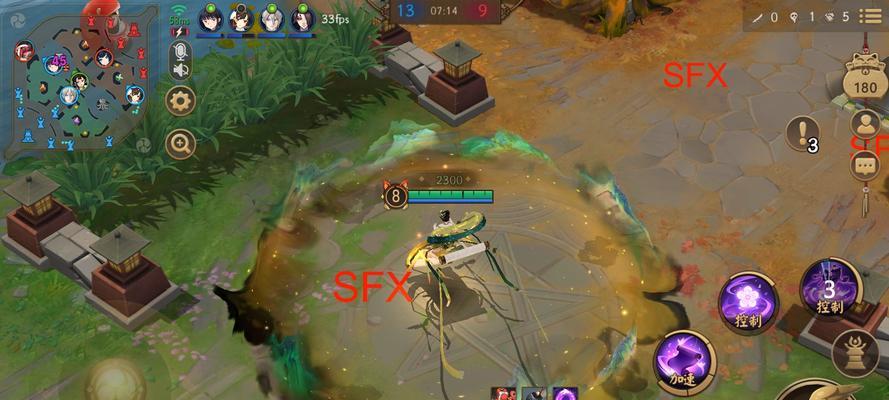Toggle the speaker sound icon
Image resolution: width=889 pixels, height=400 pixels.
181,71
